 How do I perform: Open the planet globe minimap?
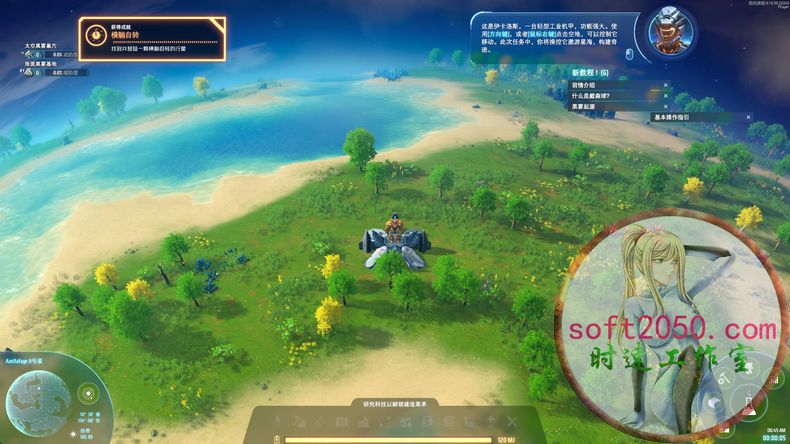click(40, 404)
